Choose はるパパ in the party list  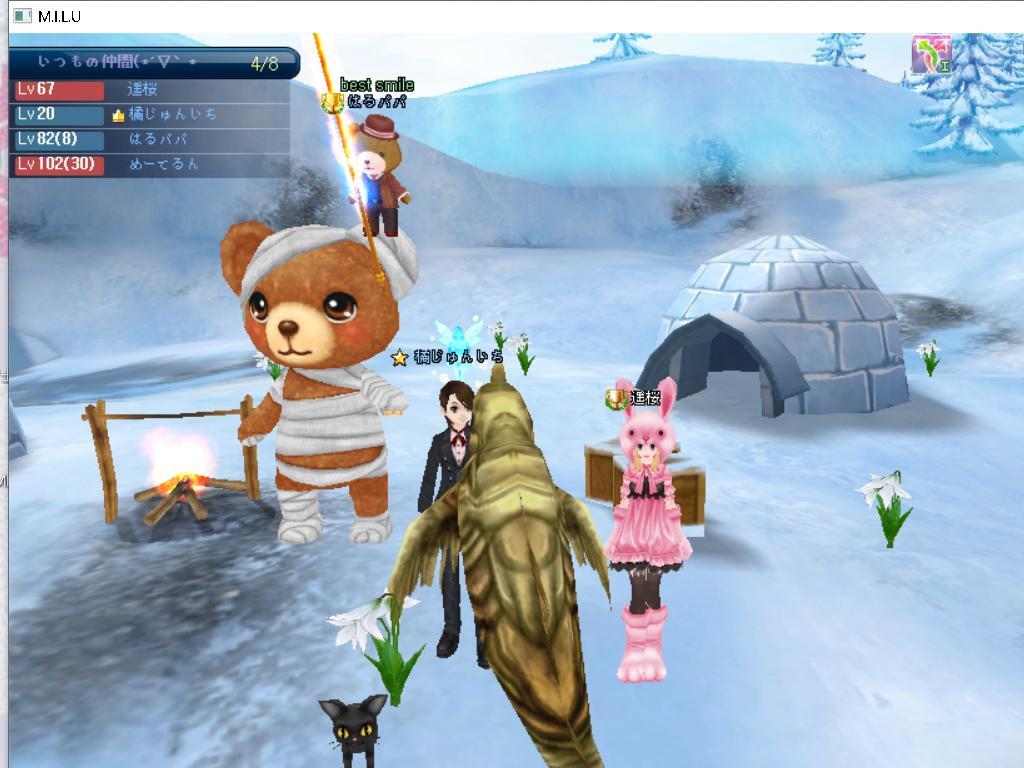click(x=157, y=140)
